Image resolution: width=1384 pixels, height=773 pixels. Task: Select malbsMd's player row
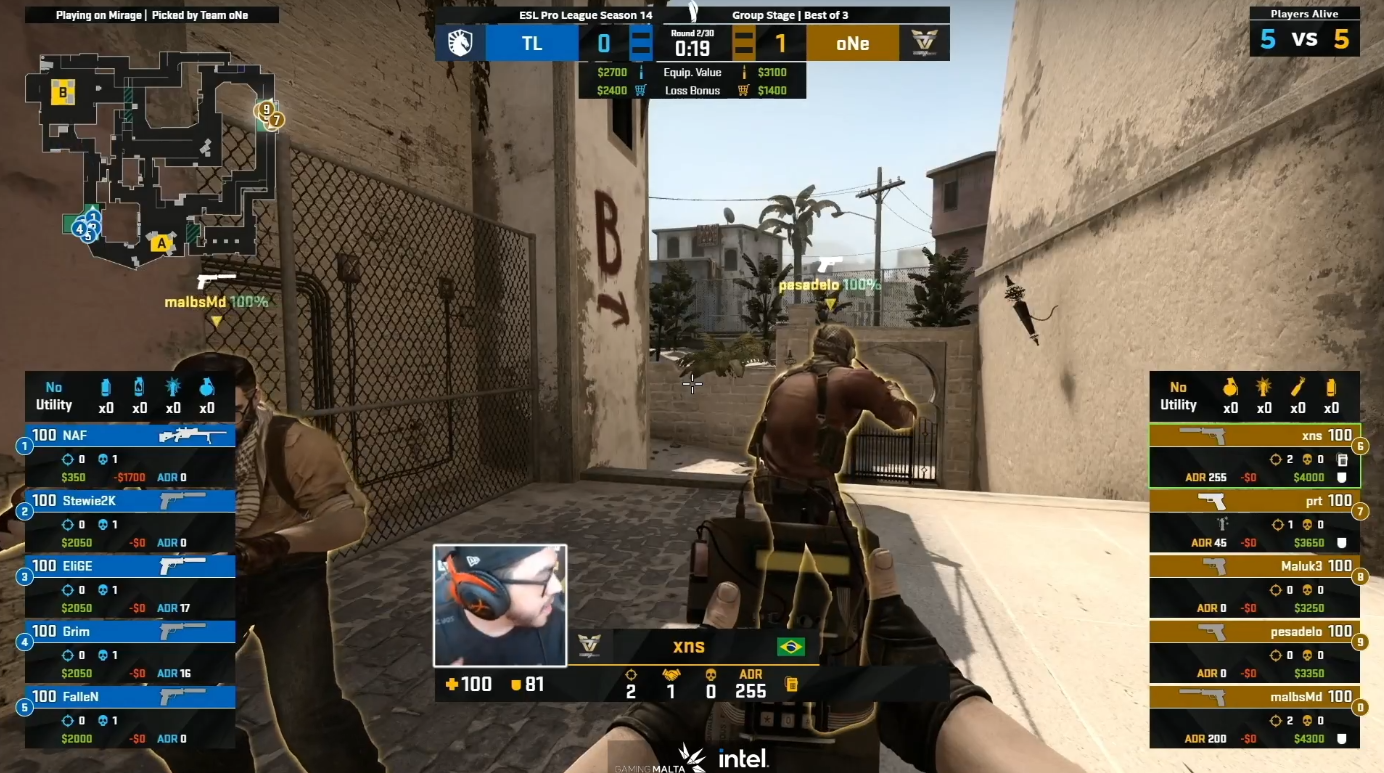1254,716
